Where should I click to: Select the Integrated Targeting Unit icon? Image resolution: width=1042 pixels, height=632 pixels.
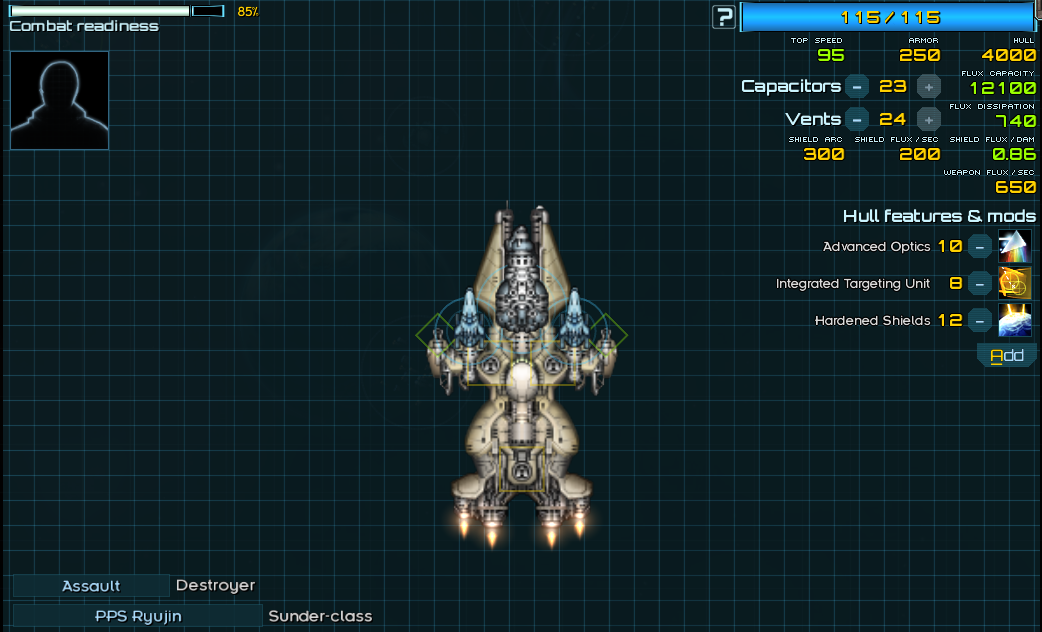pyautogui.click(x=1015, y=284)
